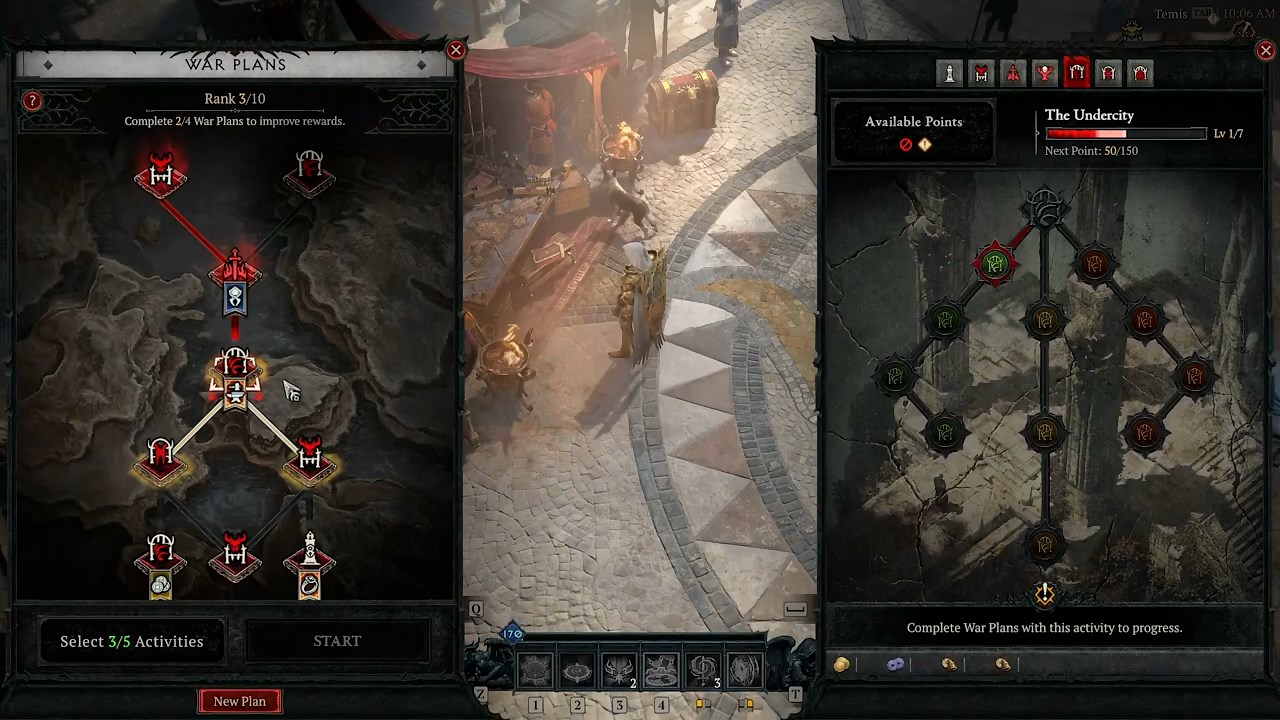
Task: Switch to the white tower activity tab
Action: (949, 73)
